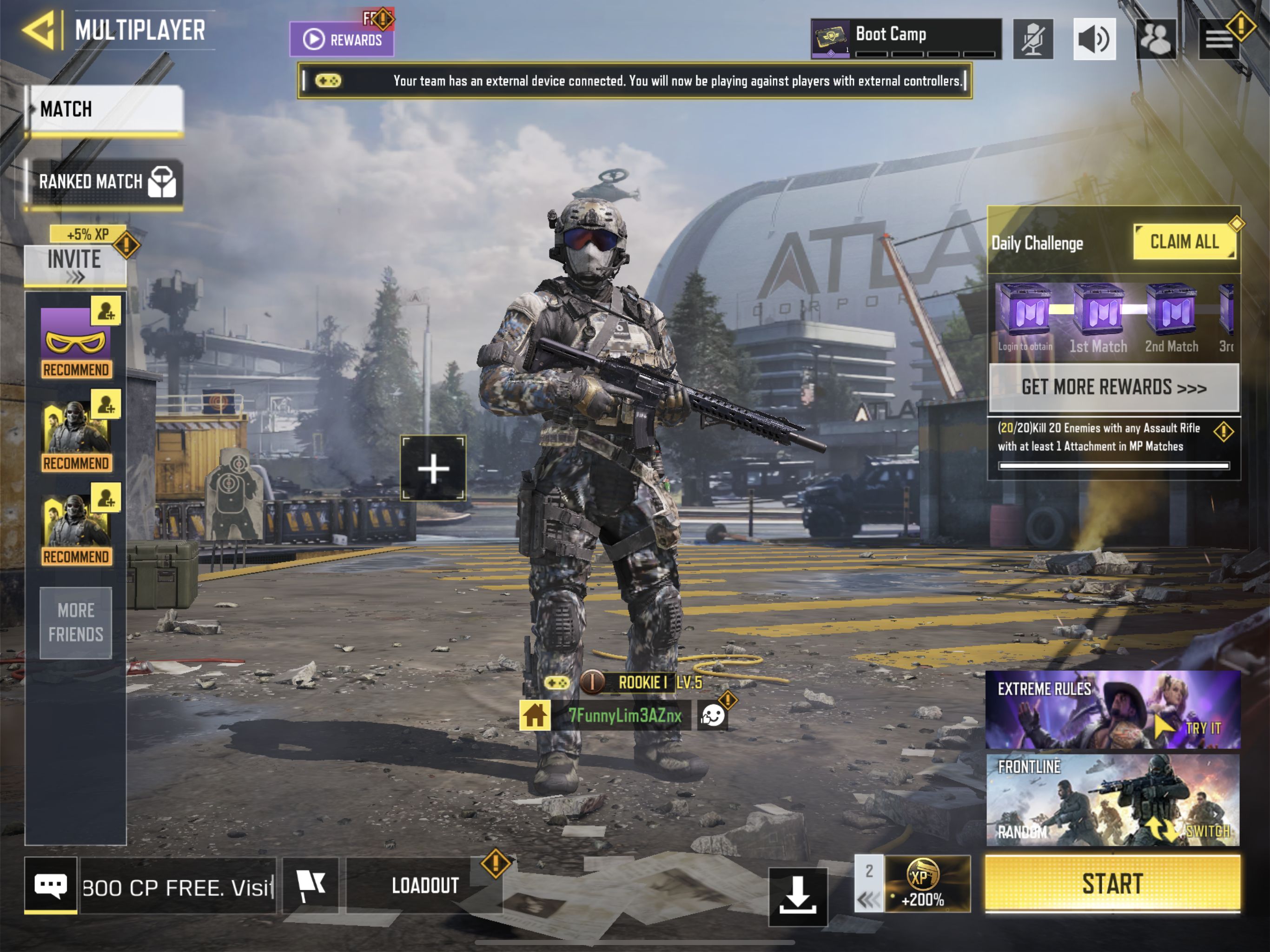Open the Boot Camp progress panel

pos(906,39)
